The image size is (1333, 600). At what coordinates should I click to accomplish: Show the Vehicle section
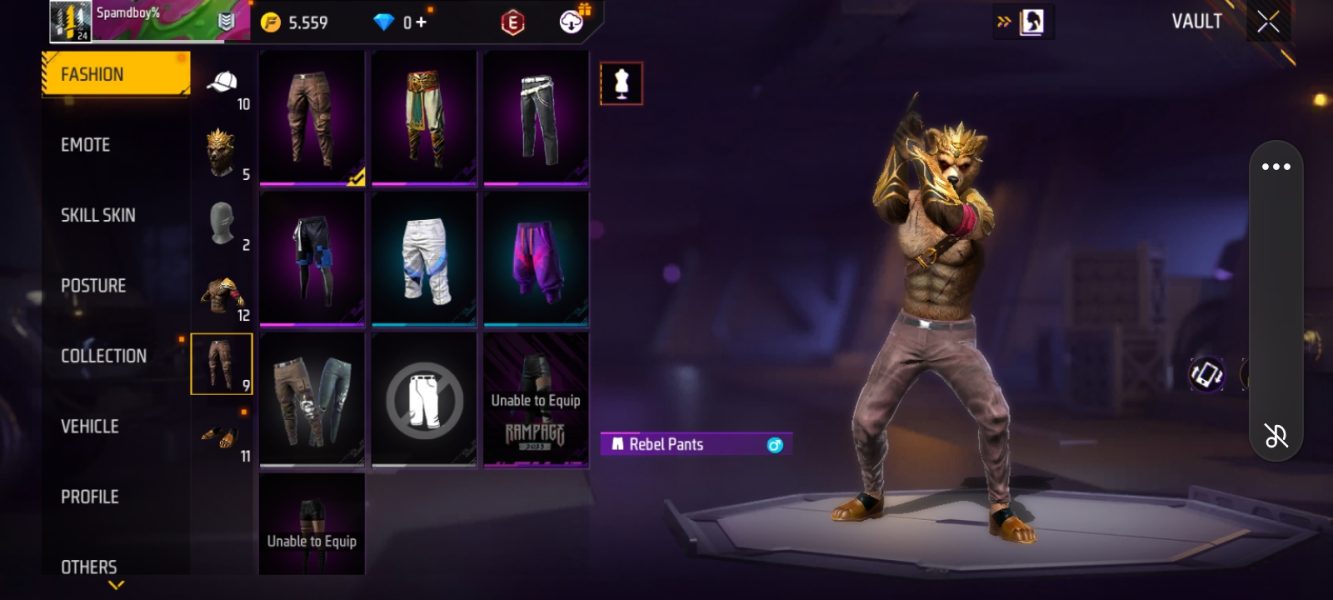90,427
